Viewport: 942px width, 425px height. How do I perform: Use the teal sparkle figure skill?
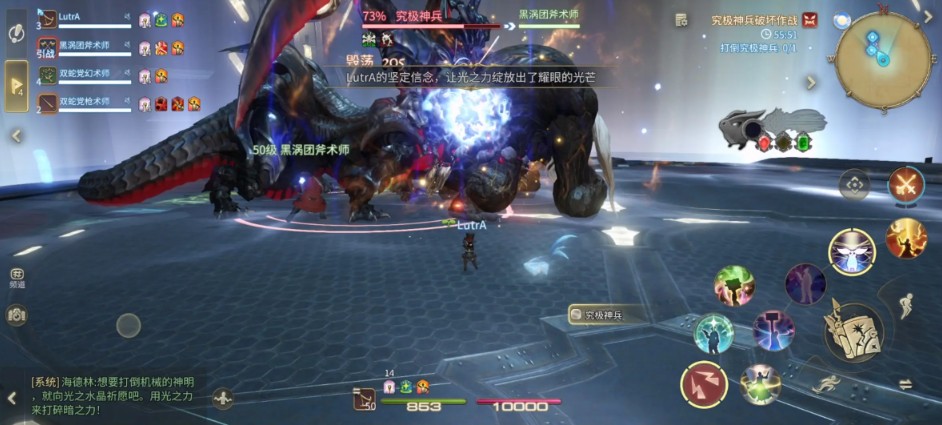pos(714,334)
